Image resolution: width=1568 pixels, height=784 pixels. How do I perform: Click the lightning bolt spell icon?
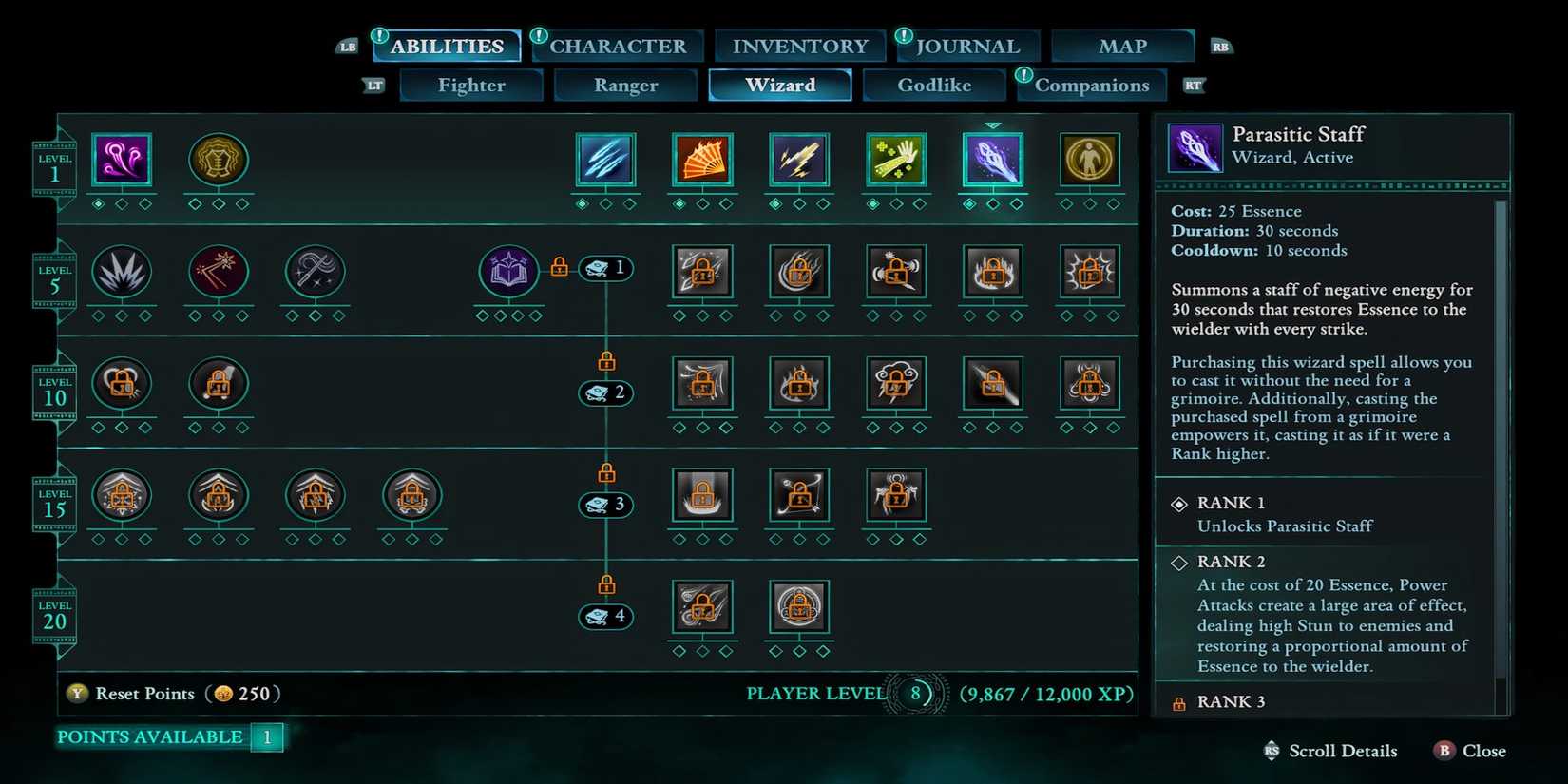[x=799, y=160]
